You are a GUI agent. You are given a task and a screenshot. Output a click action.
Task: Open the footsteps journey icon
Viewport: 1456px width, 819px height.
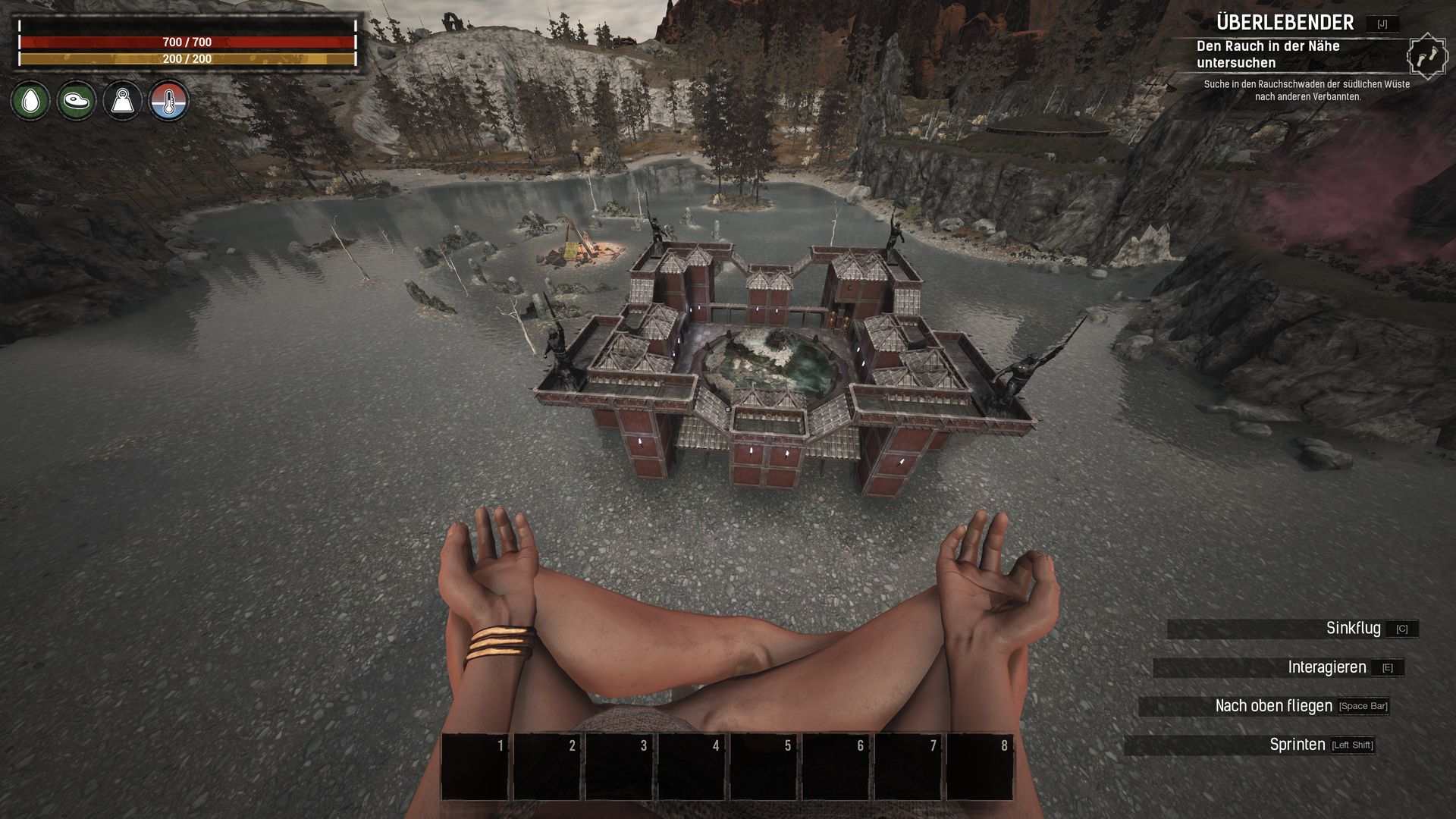point(1426,56)
